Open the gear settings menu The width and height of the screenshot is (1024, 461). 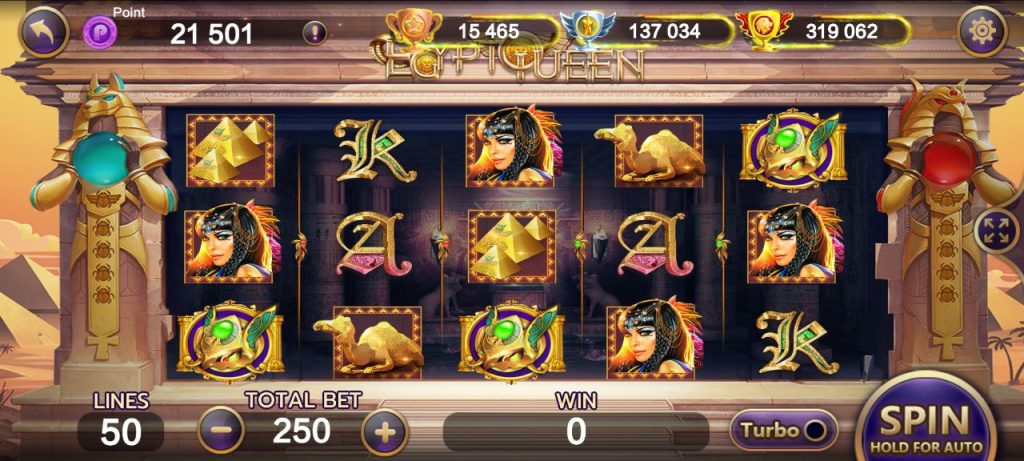point(981,33)
